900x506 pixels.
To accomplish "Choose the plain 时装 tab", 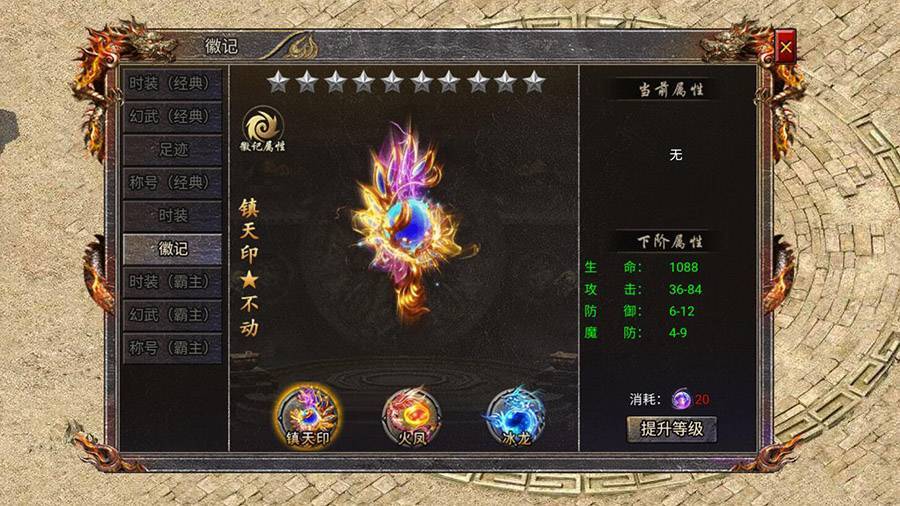I will tap(172, 215).
